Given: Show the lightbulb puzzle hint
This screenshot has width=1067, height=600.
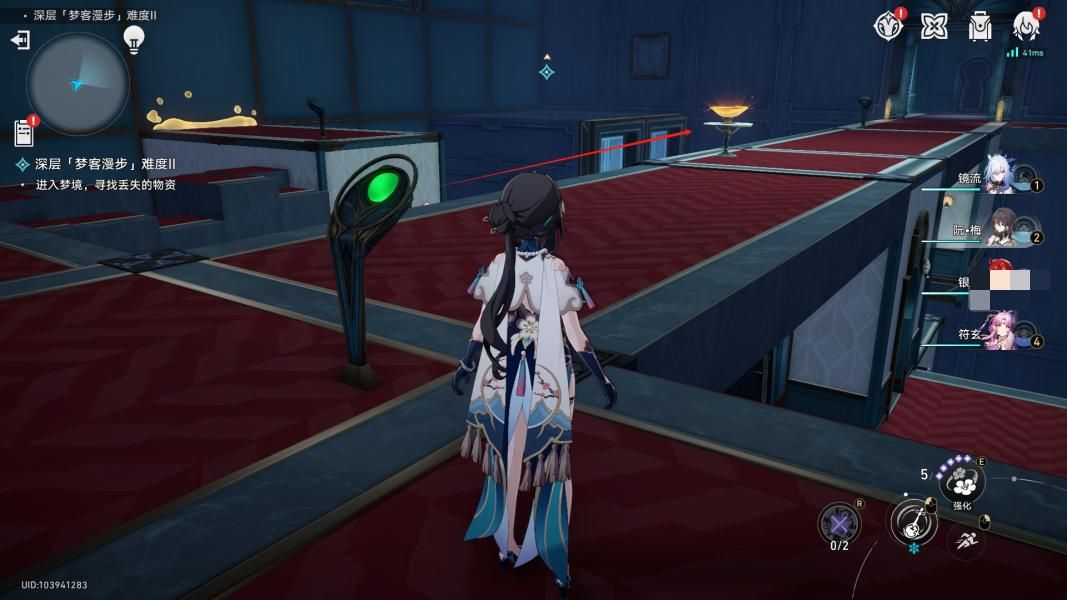Looking at the screenshot, I should pyautogui.click(x=134, y=39).
